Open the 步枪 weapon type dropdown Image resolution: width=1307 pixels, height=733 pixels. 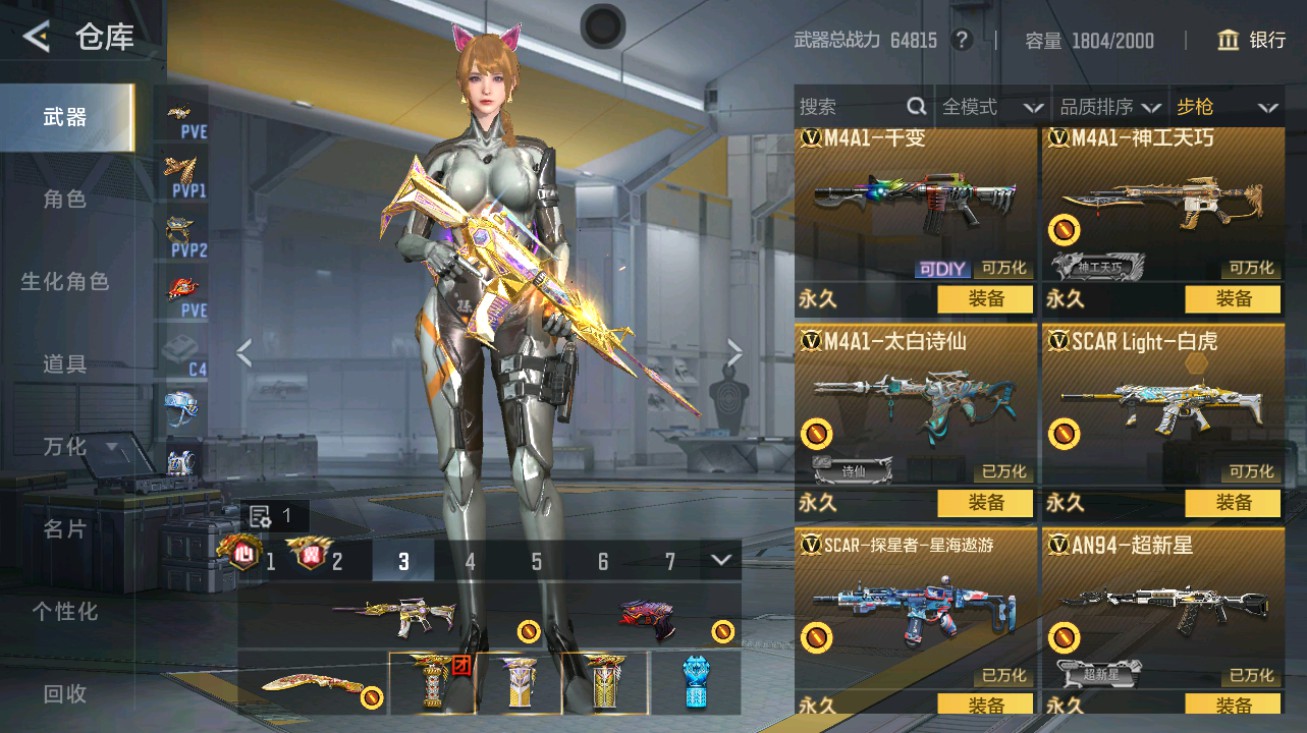click(x=1227, y=107)
